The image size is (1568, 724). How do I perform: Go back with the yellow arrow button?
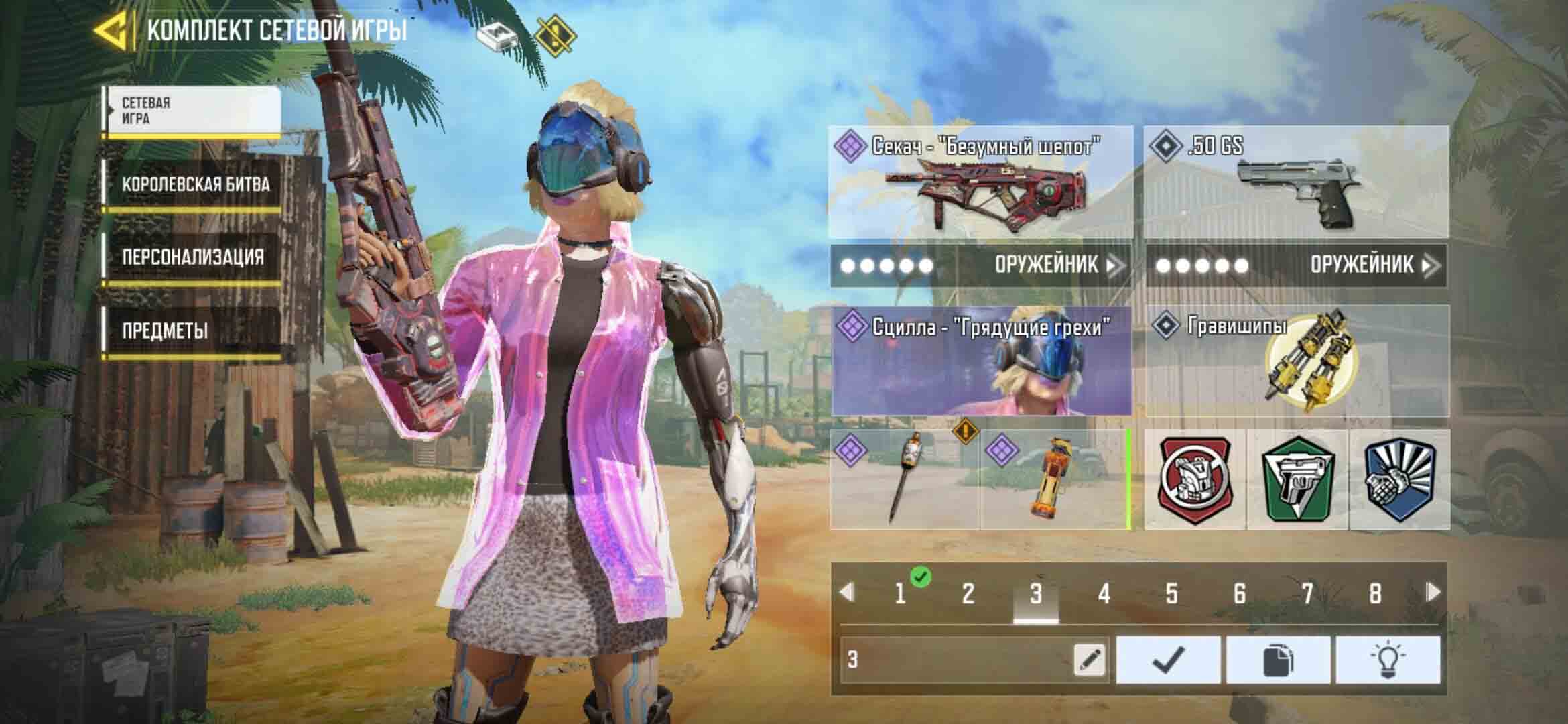click(111, 32)
